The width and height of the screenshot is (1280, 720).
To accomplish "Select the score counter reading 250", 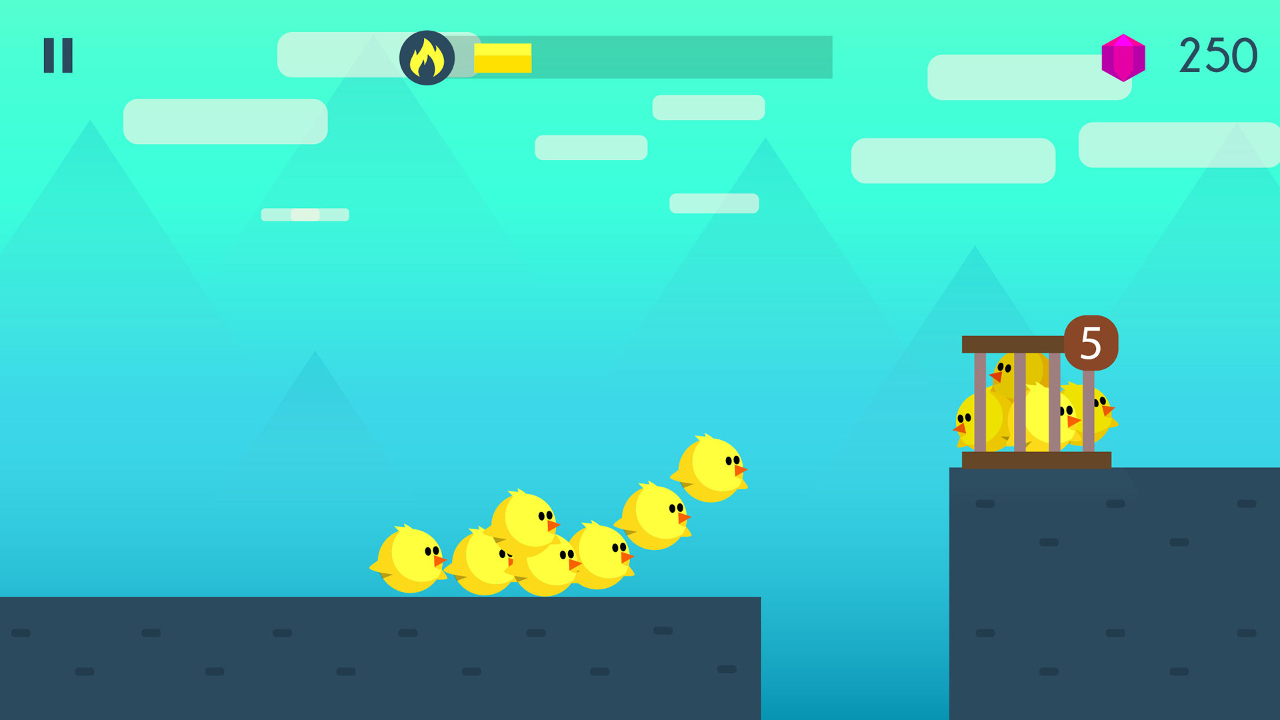I will point(1218,56).
